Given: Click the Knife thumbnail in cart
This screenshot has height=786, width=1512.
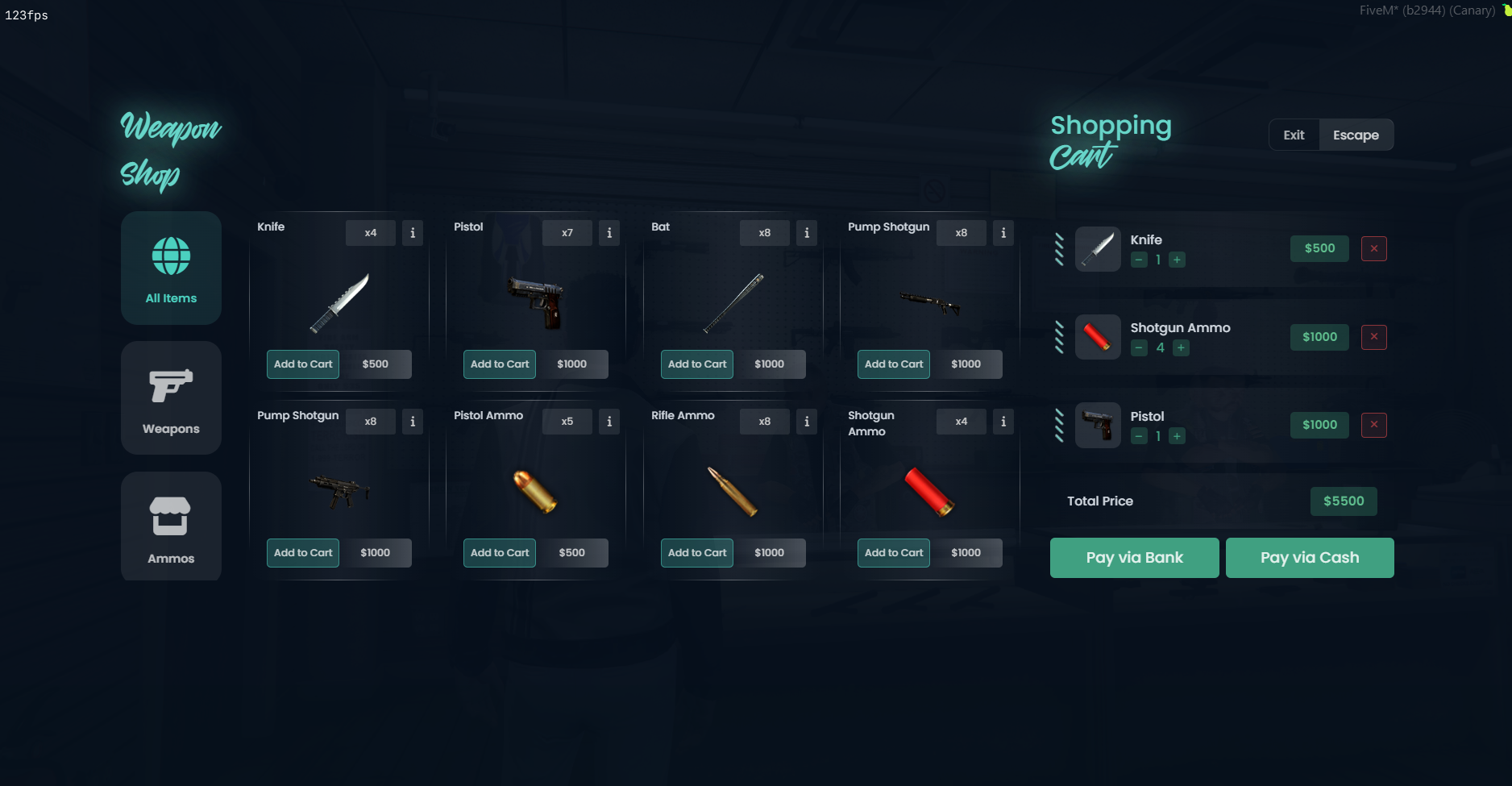Looking at the screenshot, I should pos(1098,248).
